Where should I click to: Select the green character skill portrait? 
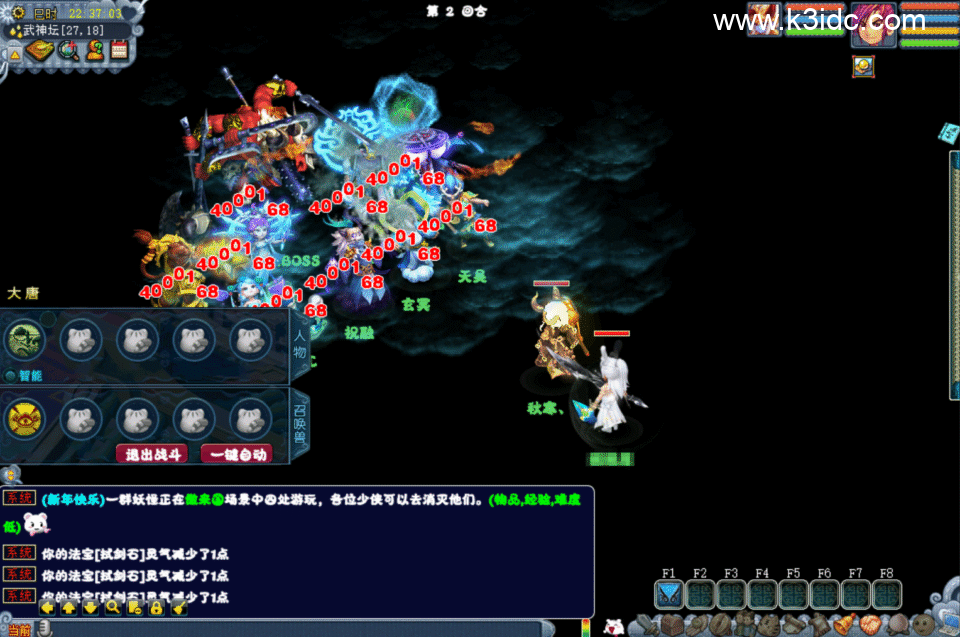point(25,339)
